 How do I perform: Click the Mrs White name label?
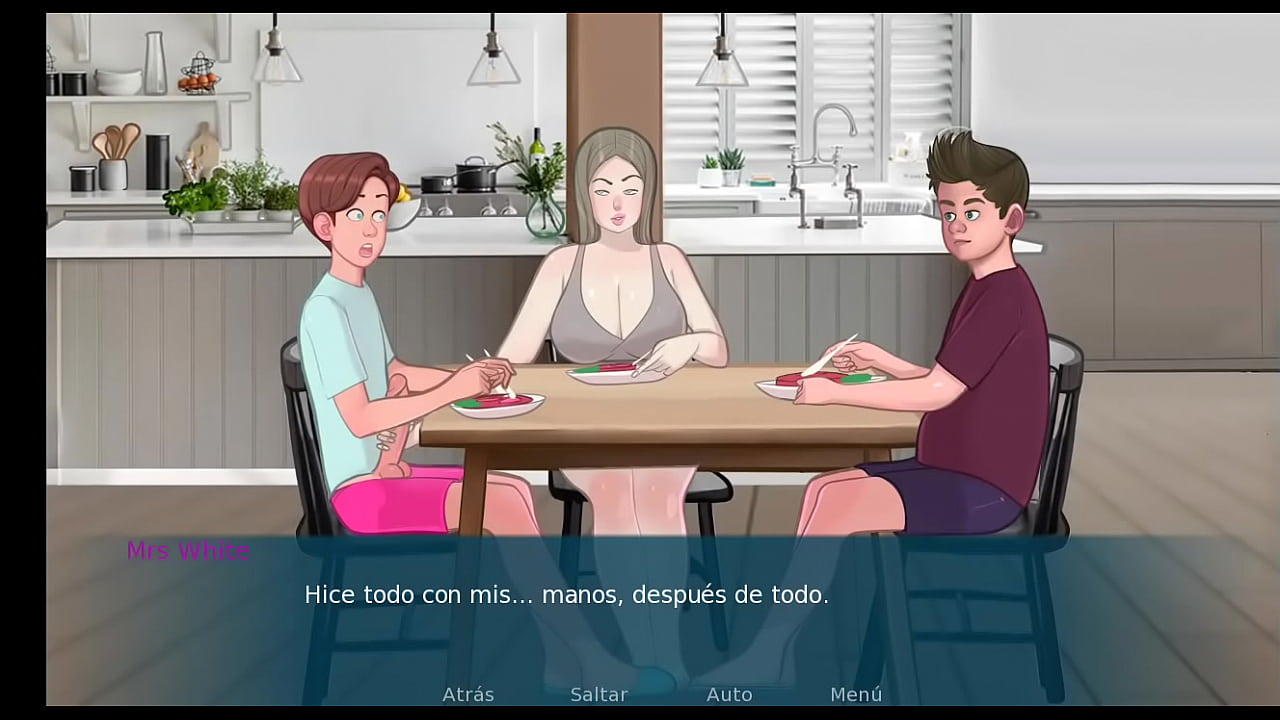[188, 549]
